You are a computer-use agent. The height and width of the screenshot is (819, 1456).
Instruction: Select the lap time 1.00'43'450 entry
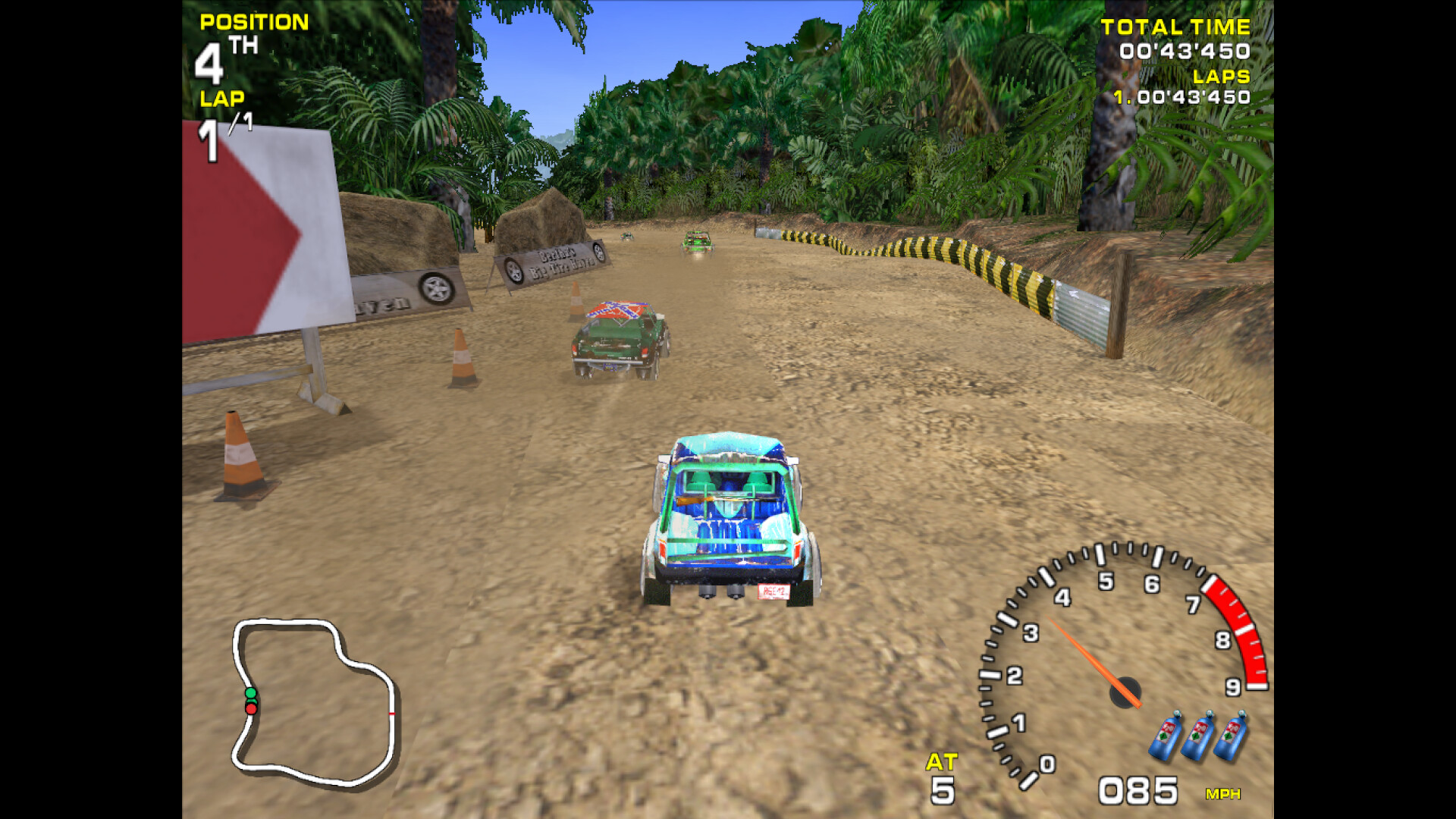1181,97
